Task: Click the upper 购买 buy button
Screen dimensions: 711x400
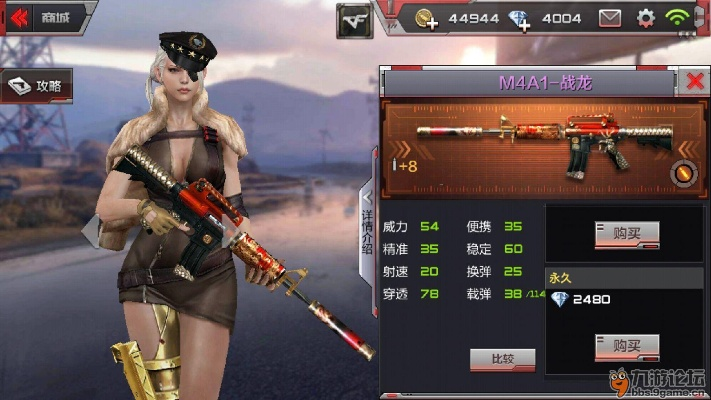Action: tap(626, 233)
